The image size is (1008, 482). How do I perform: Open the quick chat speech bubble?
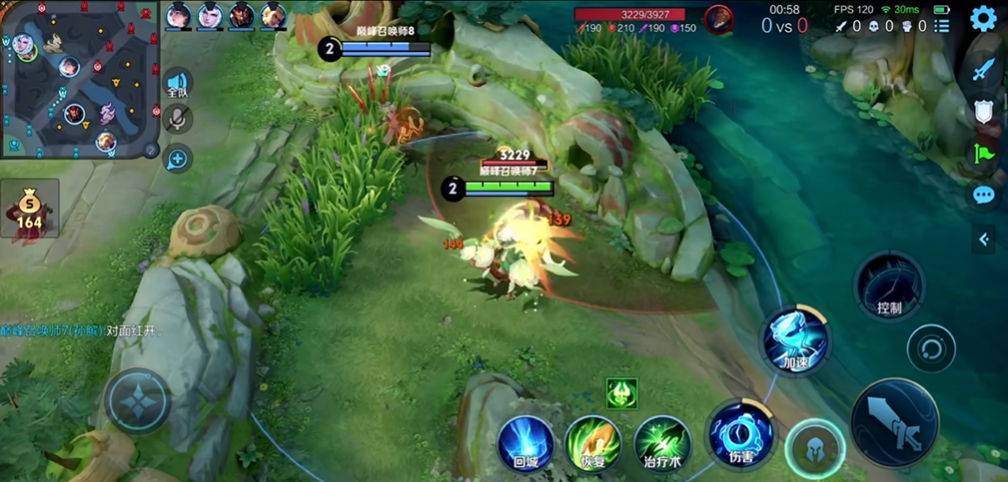click(983, 195)
